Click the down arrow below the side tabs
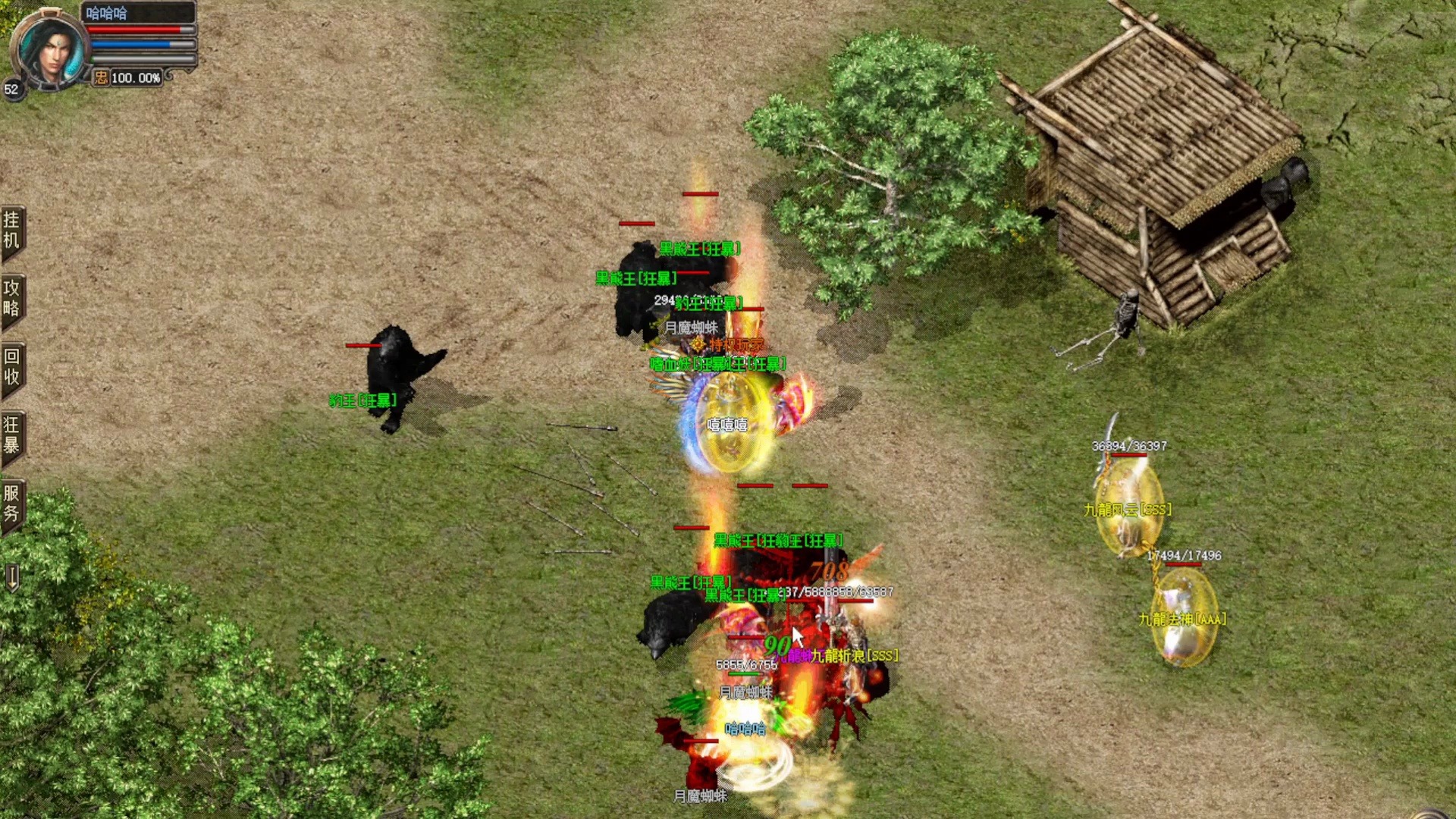The image size is (1456, 819). (12, 578)
